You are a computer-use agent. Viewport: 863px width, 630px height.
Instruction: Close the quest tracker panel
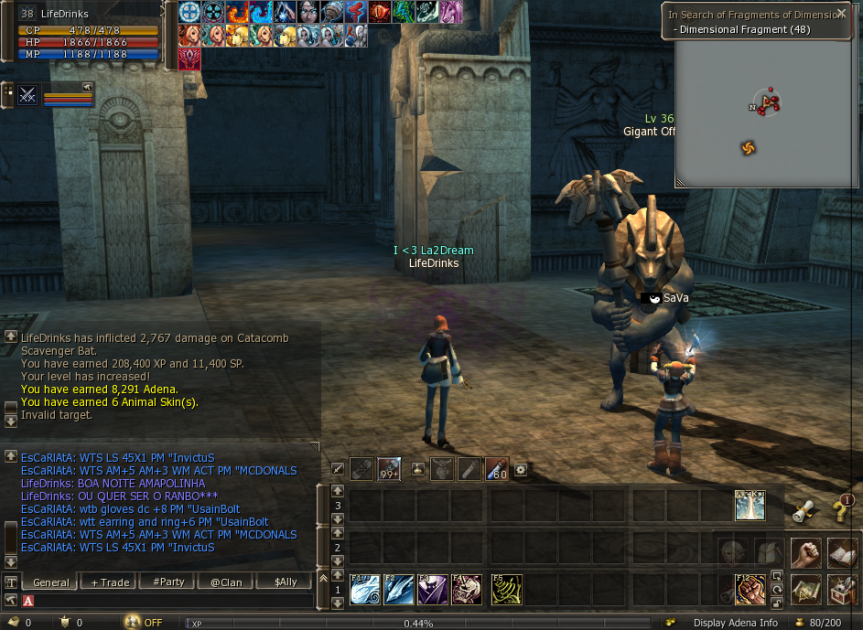point(841,14)
